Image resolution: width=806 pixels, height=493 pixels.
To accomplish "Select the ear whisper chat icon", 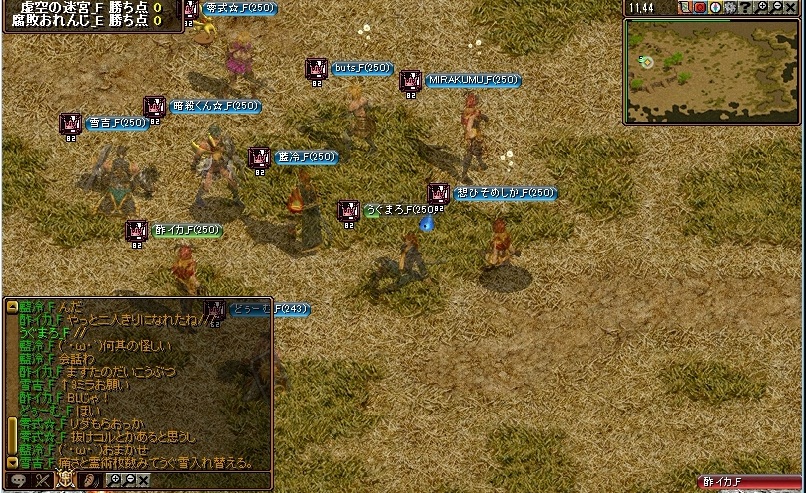I will [x=91, y=481].
